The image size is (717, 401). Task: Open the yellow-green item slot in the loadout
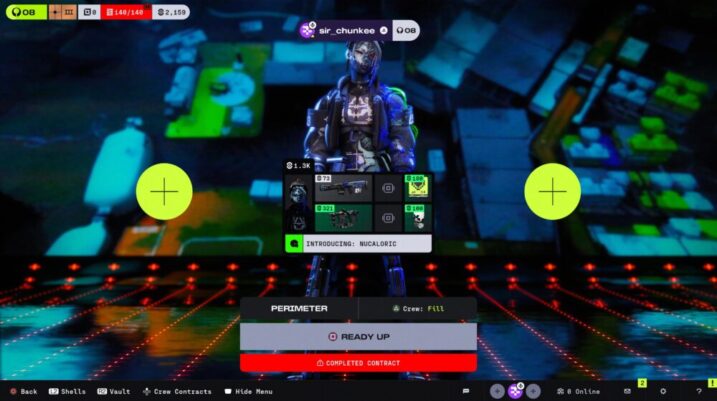[415, 187]
